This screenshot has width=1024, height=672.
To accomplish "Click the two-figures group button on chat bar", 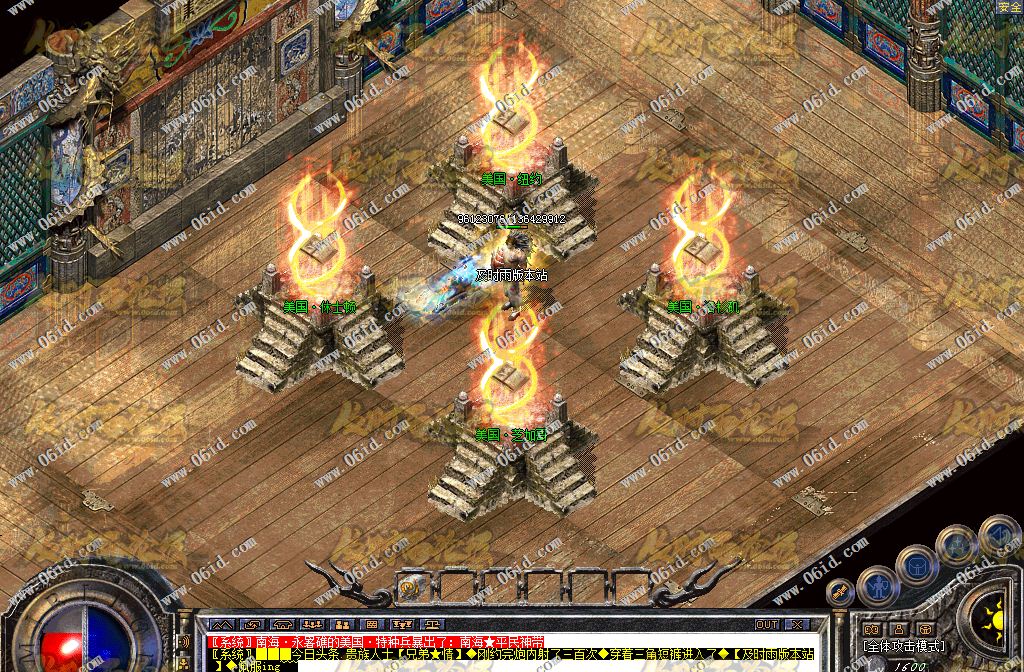I will point(340,624).
